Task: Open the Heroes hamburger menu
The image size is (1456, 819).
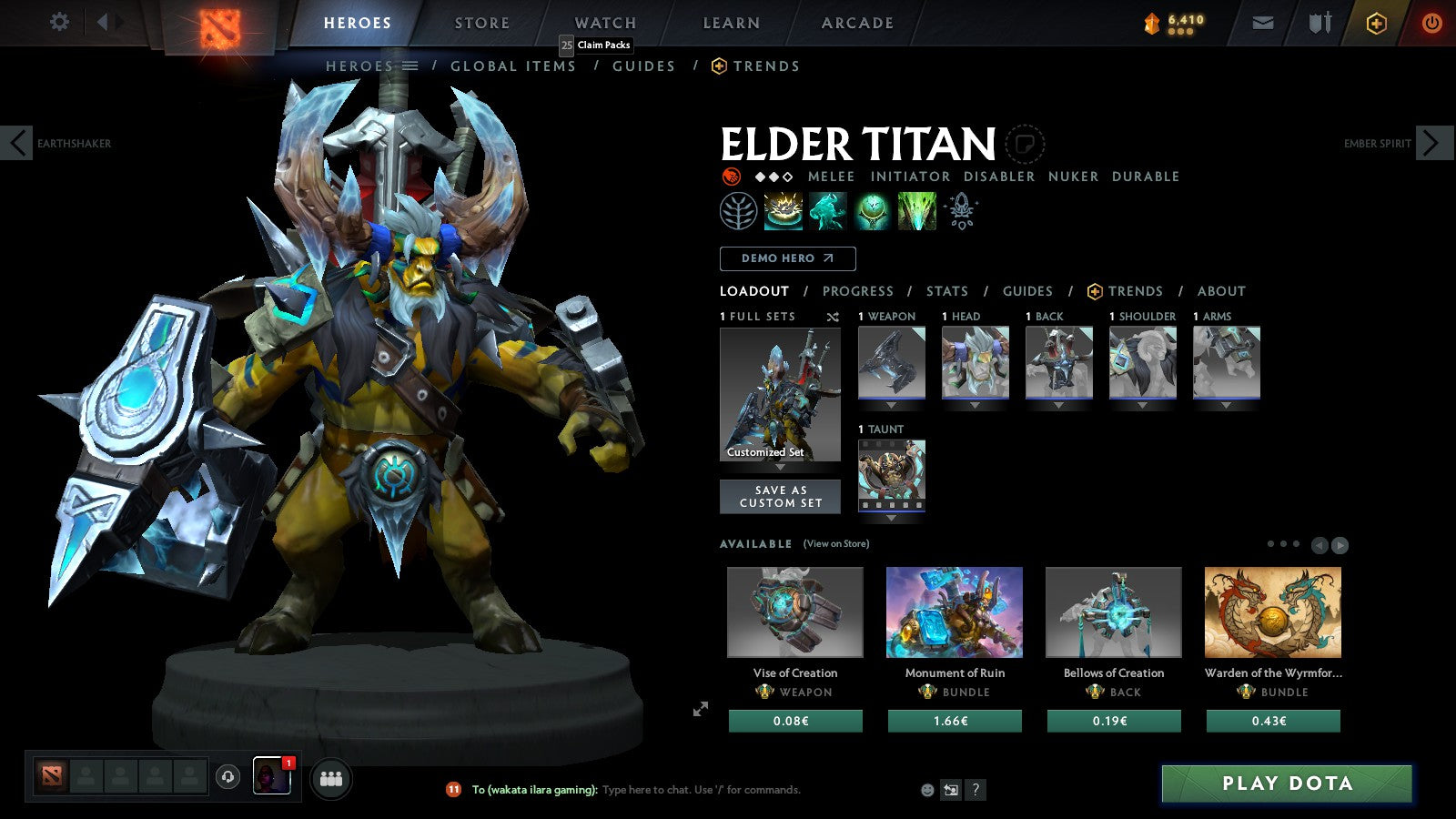Action: point(409,66)
